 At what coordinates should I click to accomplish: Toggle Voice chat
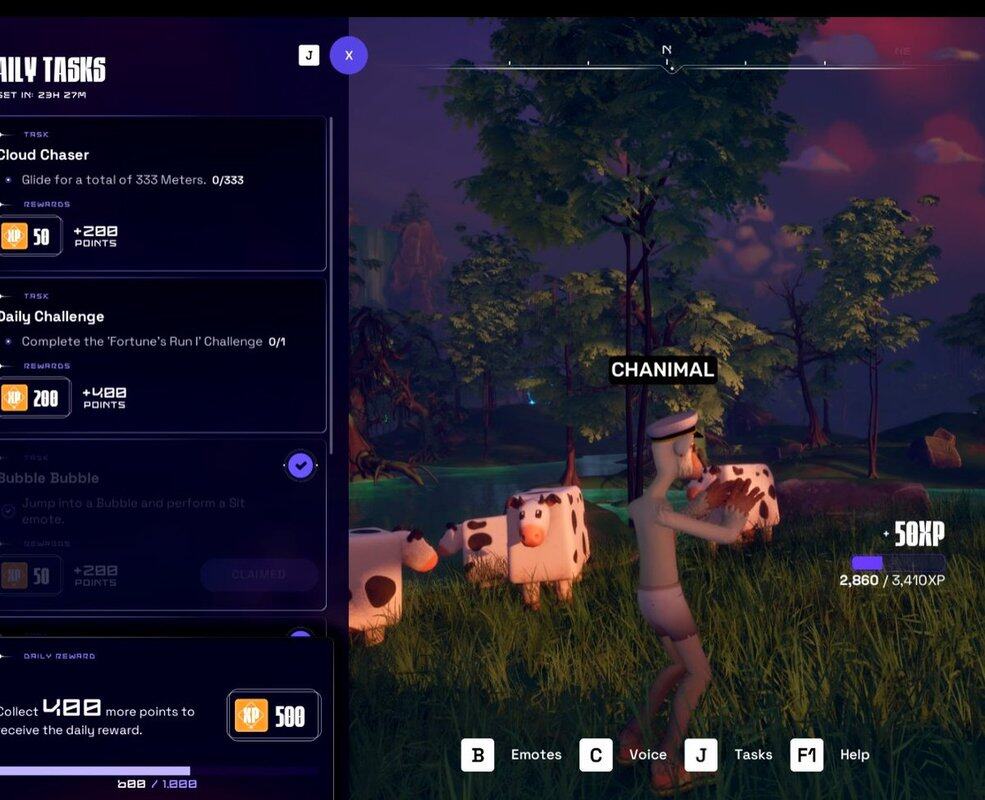coord(596,755)
